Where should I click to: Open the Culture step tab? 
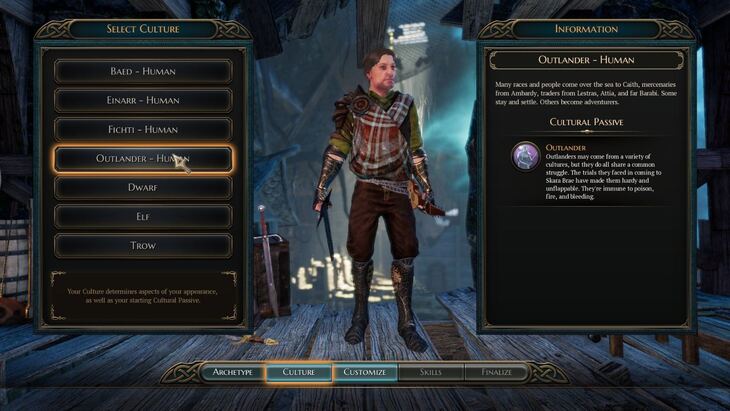click(x=299, y=372)
